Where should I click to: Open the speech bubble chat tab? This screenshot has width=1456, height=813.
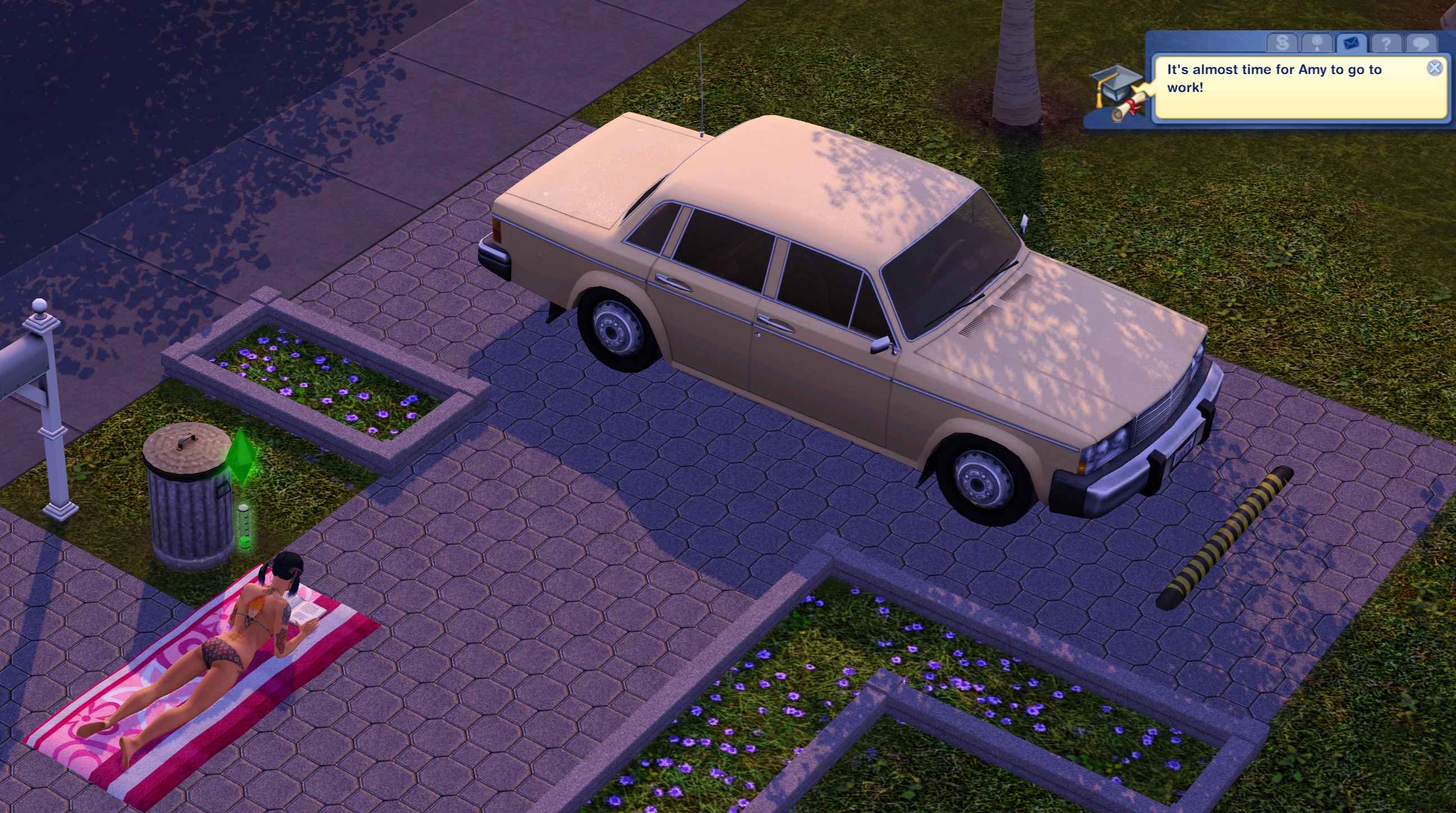click(x=1422, y=43)
